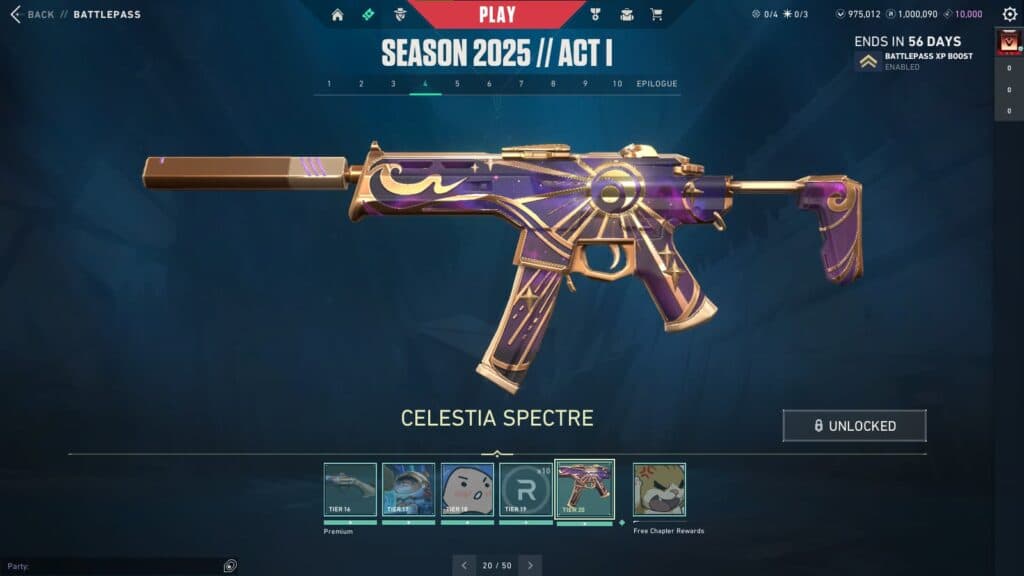Screen dimensions: 1024x576
Task: Switch to chapter 5 tab
Action: [457, 84]
